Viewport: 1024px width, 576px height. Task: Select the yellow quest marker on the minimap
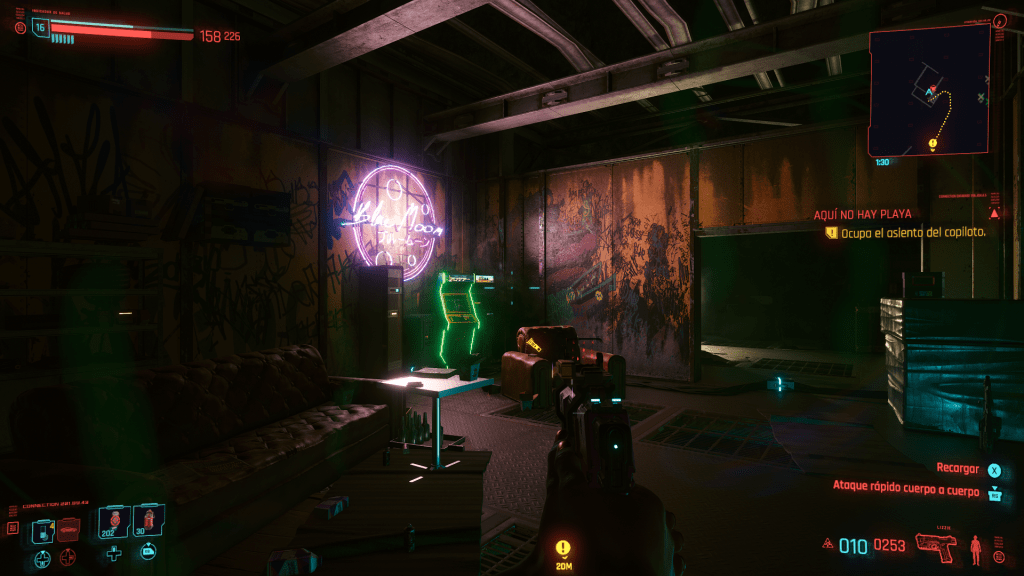932,144
